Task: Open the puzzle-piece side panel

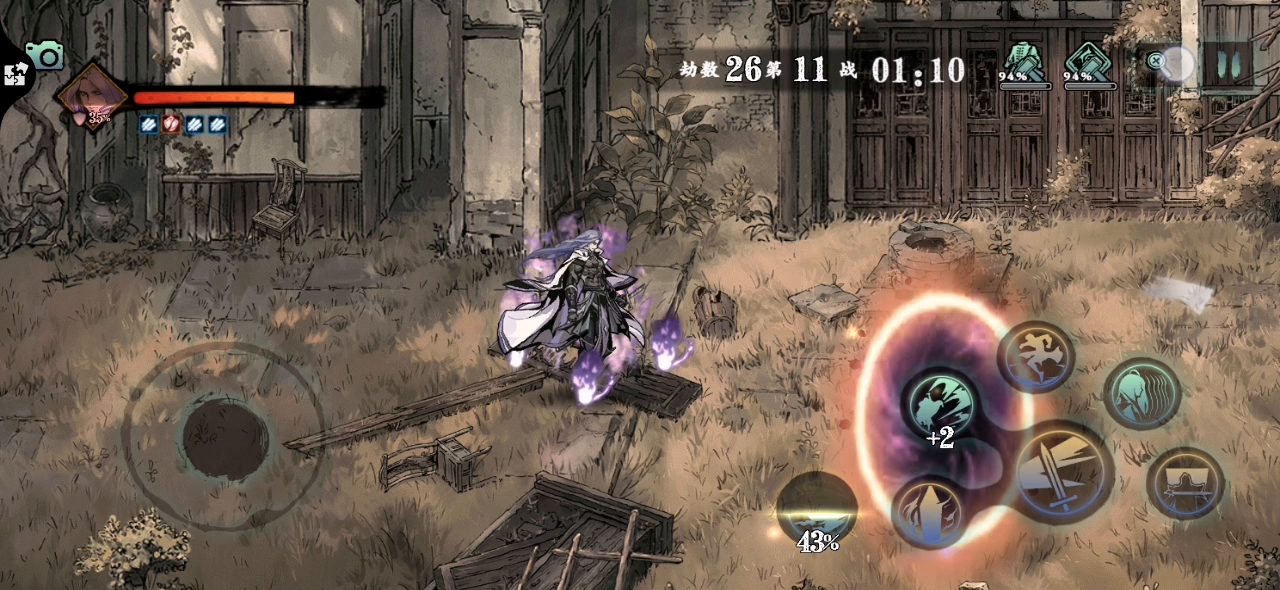Action: pos(14,74)
